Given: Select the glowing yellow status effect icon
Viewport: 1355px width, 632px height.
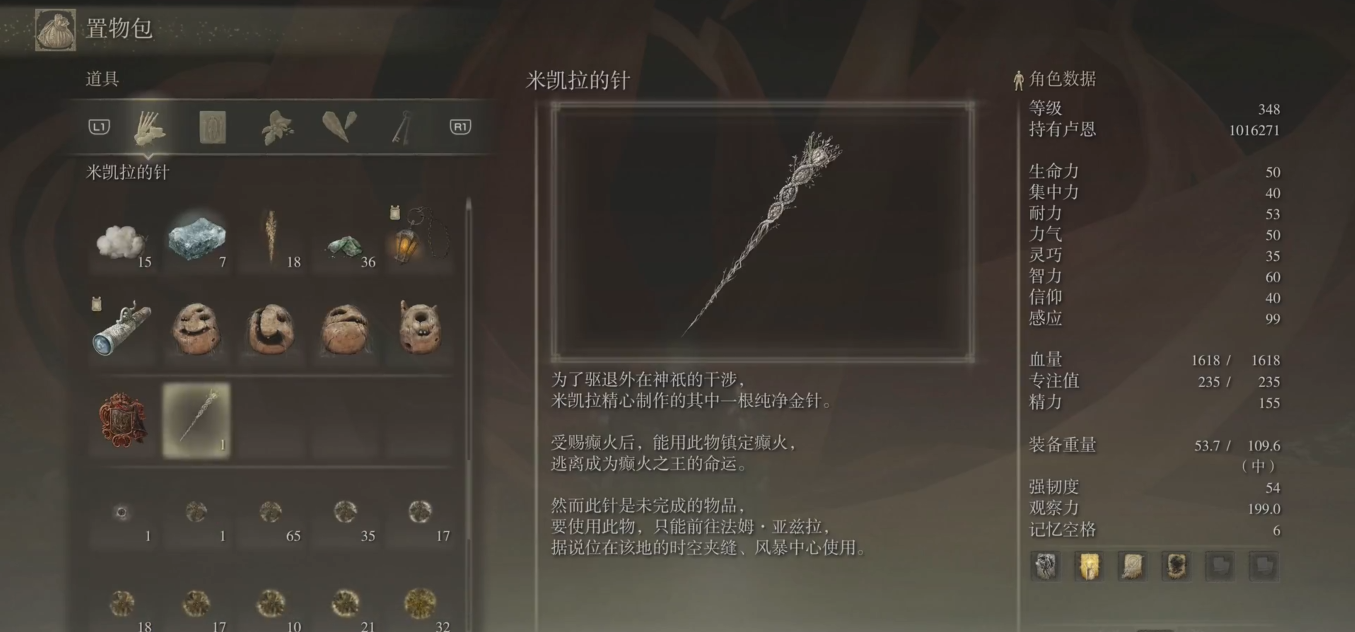Looking at the screenshot, I should coord(1088,566).
